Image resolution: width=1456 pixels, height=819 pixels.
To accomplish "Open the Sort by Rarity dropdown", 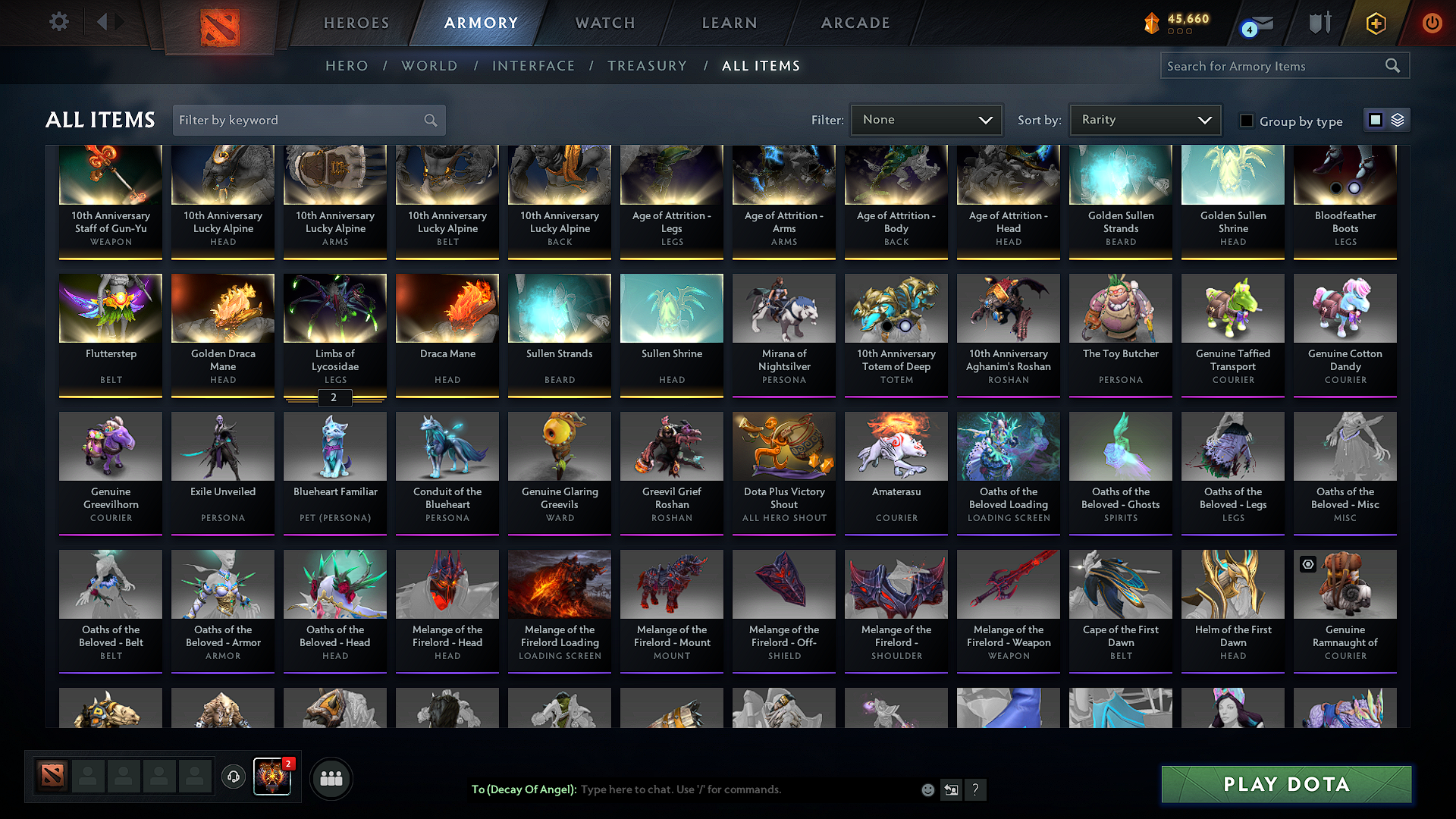I will coord(1144,119).
